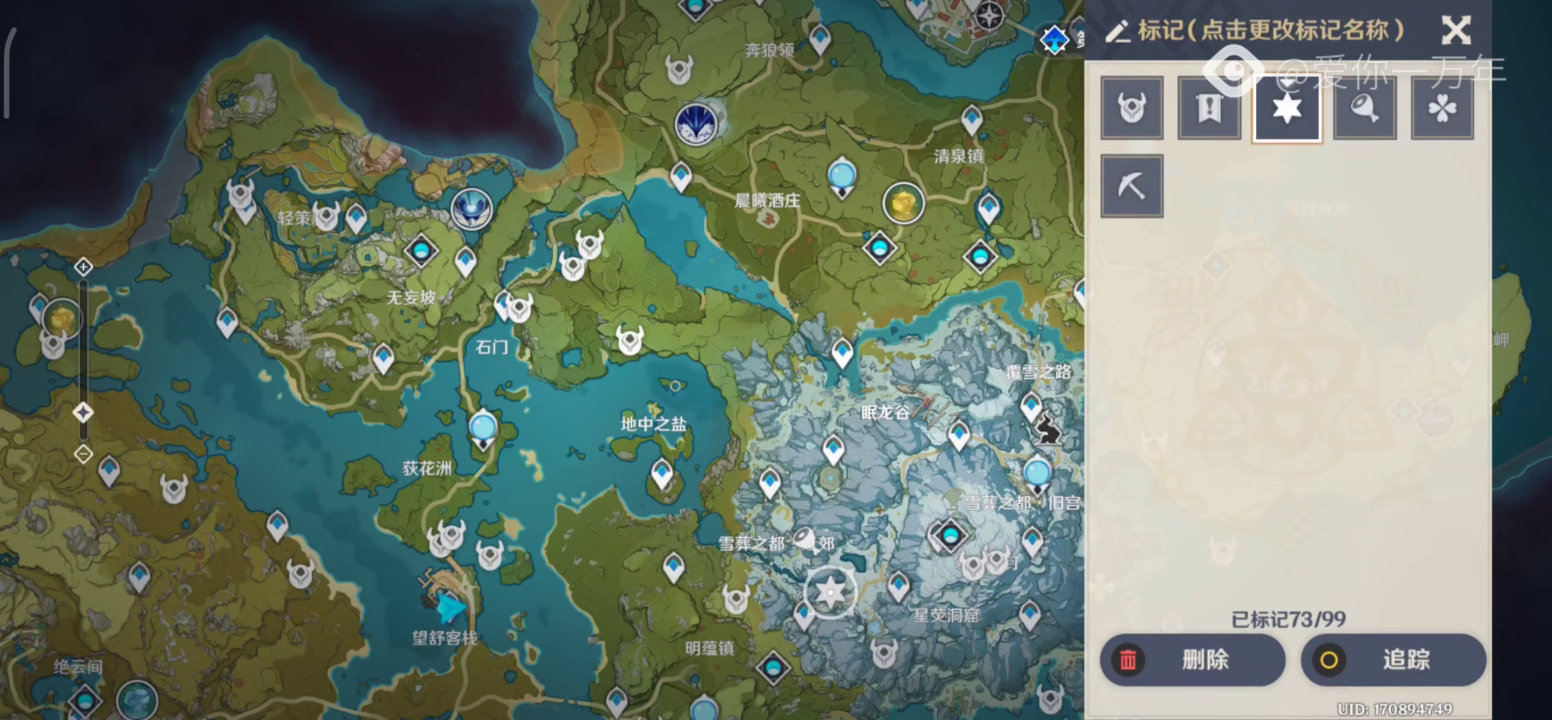Click the map zoom slider handle
Image resolution: width=1552 pixels, height=720 pixels.
point(84,412)
